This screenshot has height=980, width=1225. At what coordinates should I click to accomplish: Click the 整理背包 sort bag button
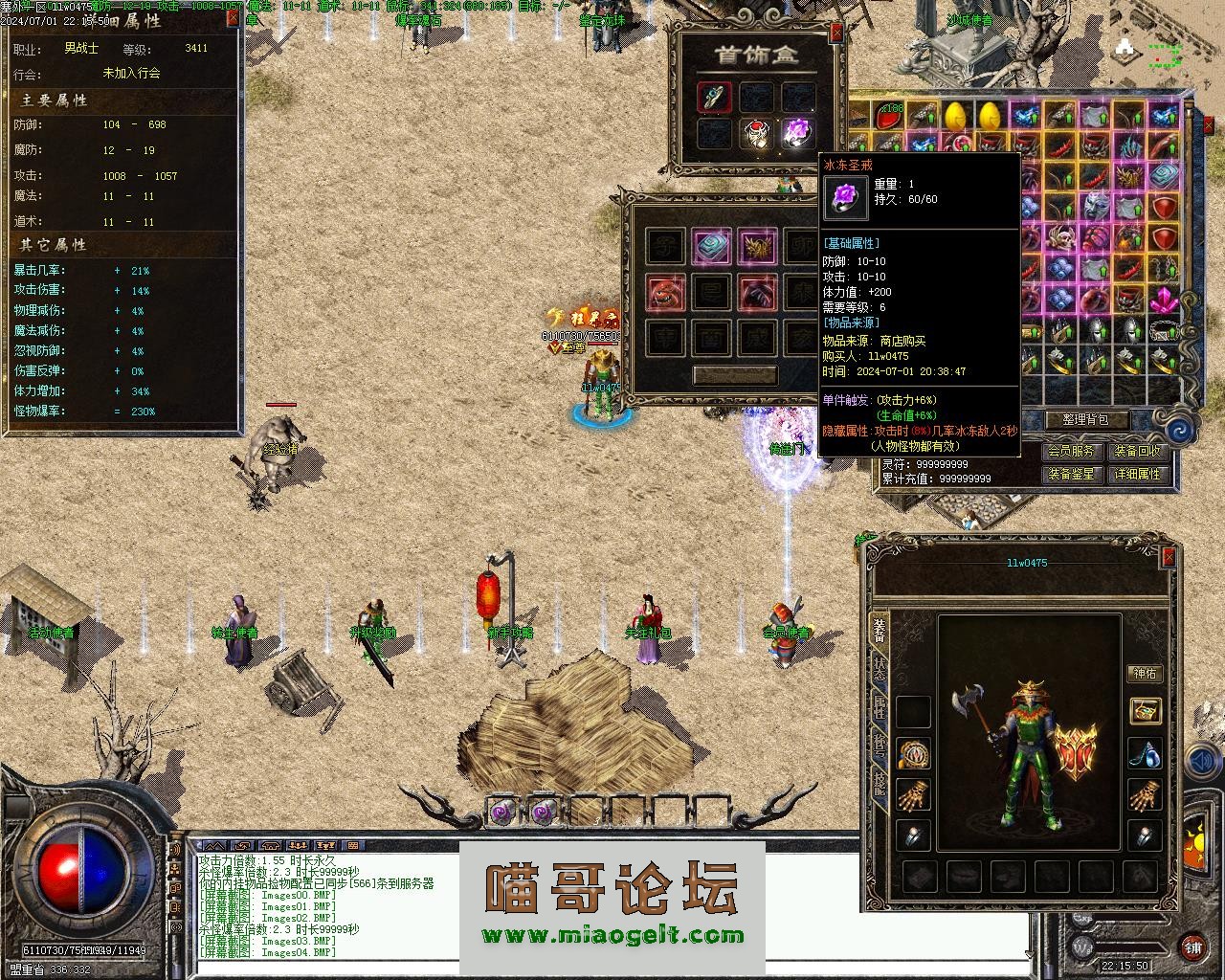pos(1084,419)
